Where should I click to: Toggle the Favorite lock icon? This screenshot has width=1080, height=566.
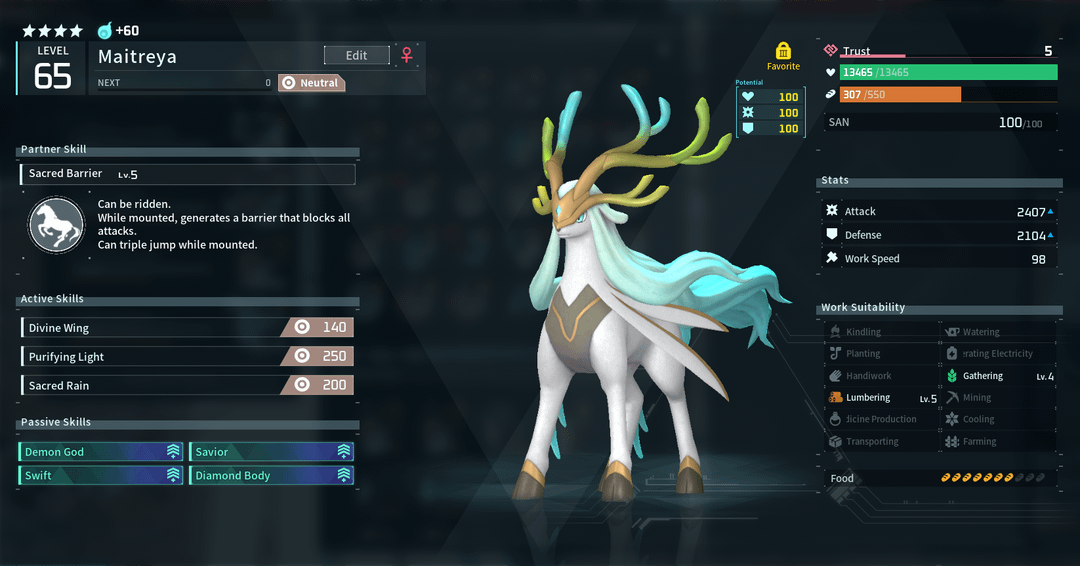pyautogui.click(x=783, y=51)
